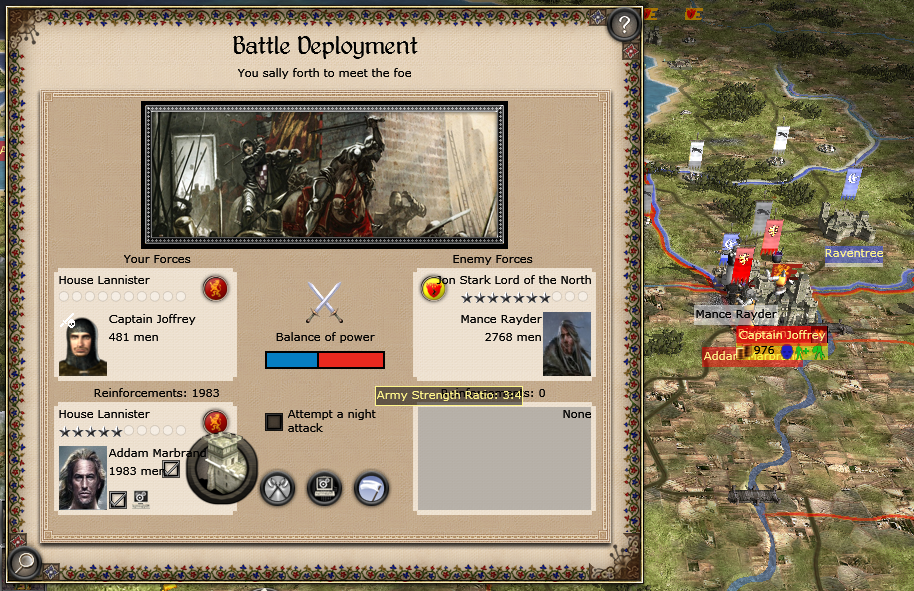Screen dimensions: 914x591
Task: Select the scythe withdraw button
Action: coord(371,489)
